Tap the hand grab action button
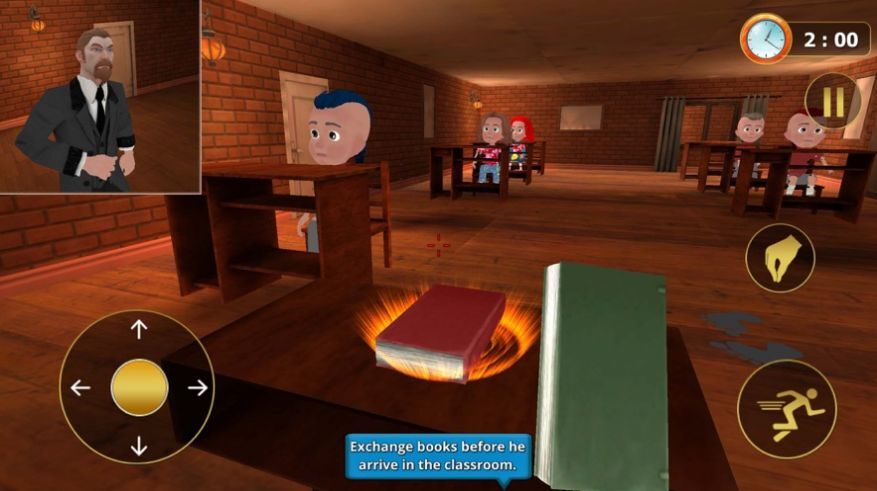Image resolution: width=877 pixels, height=491 pixels. (x=780, y=257)
